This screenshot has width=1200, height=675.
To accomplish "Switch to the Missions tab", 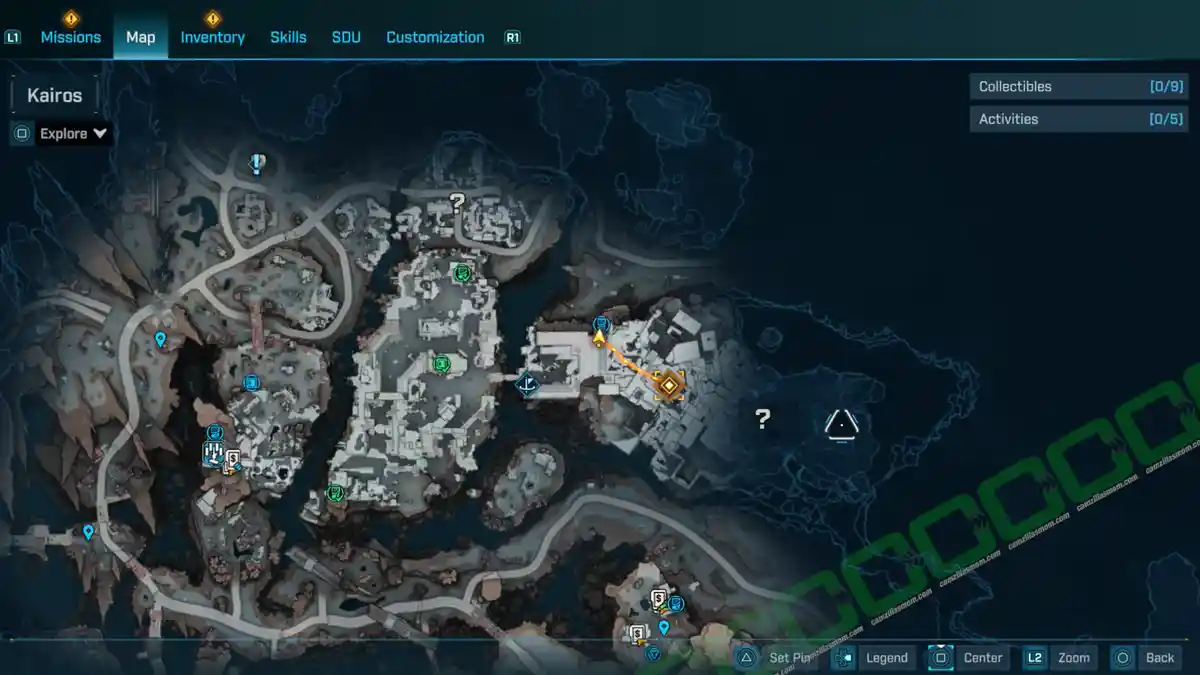I will [x=70, y=37].
